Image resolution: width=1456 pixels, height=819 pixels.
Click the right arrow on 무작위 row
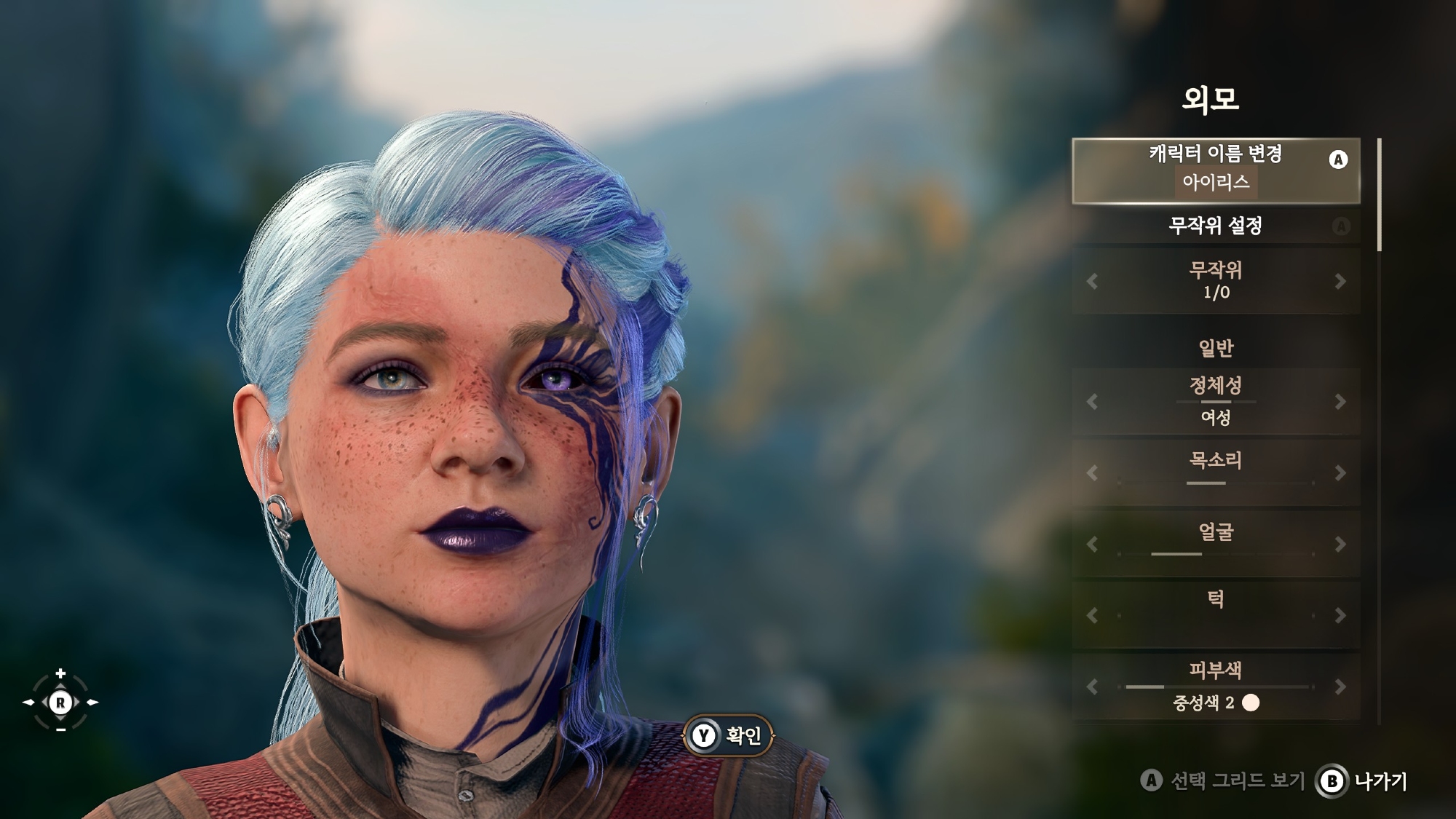point(1340,282)
